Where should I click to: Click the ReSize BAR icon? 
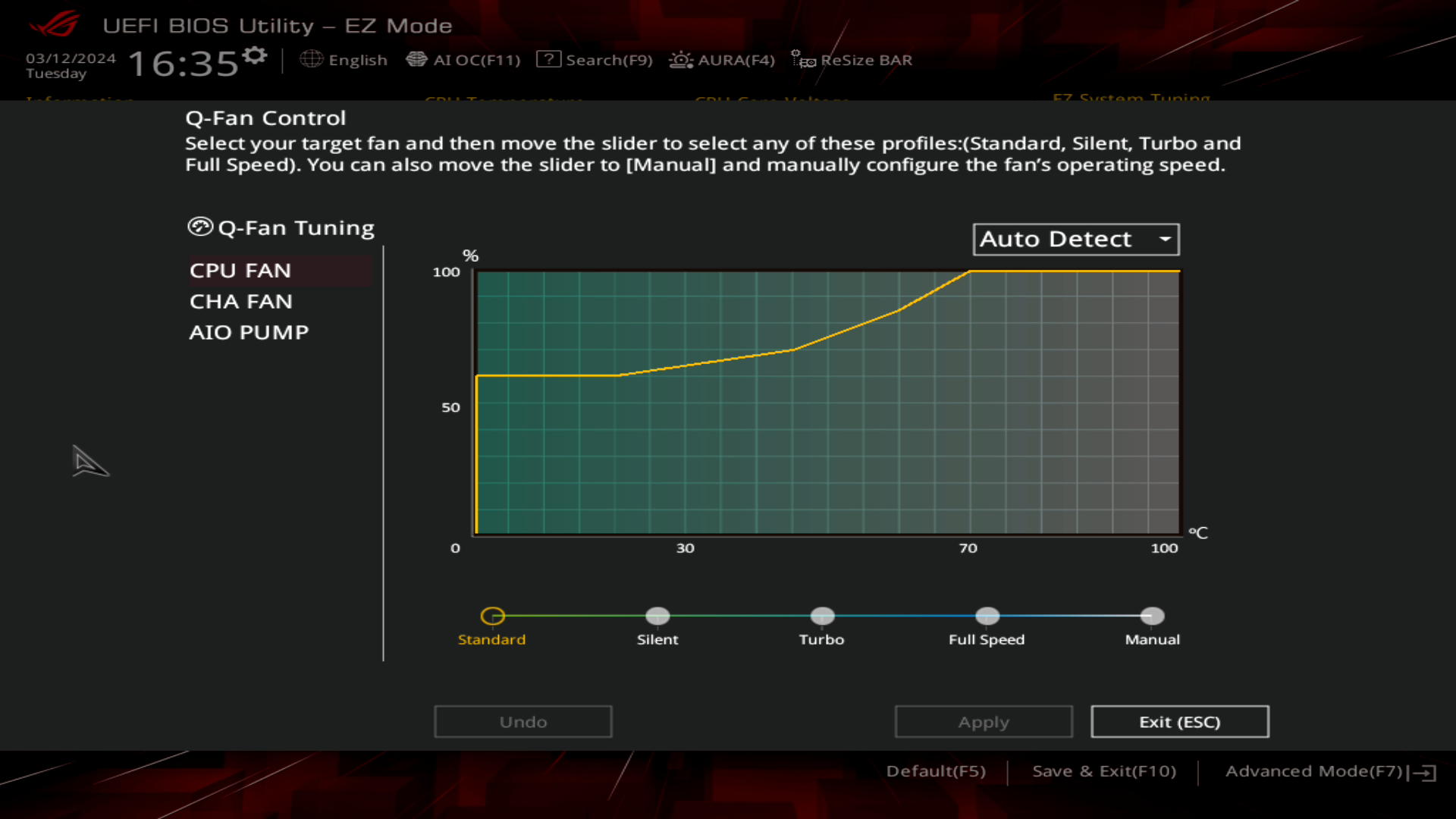801,59
